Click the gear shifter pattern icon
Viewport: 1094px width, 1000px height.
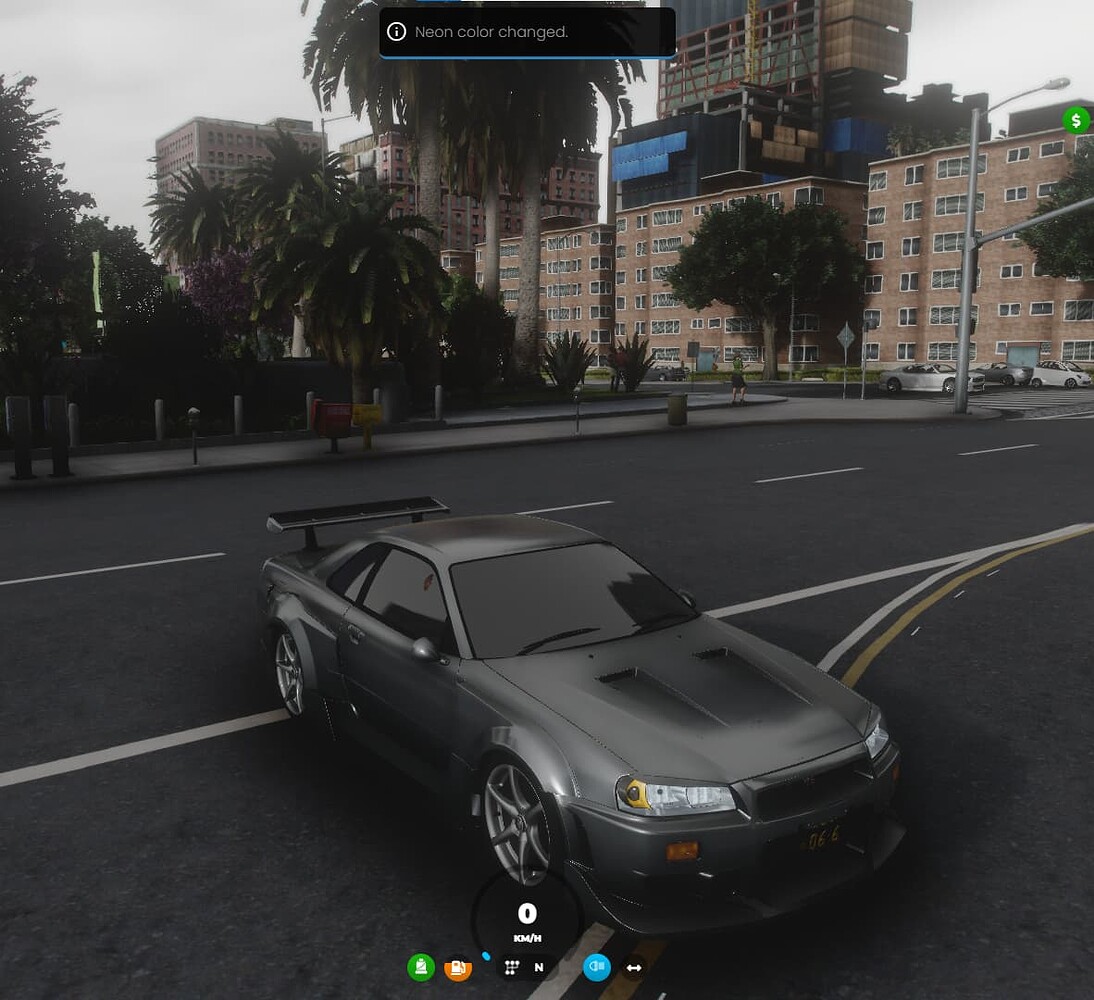511,967
